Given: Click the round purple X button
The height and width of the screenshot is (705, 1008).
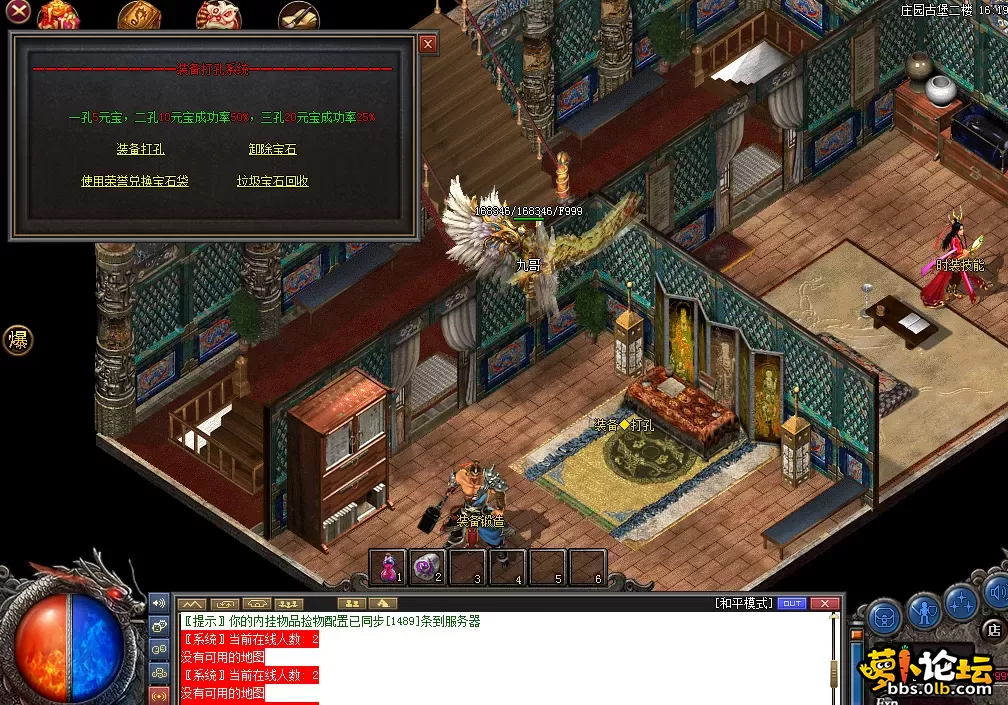Looking at the screenshot, I should point(18,12).
